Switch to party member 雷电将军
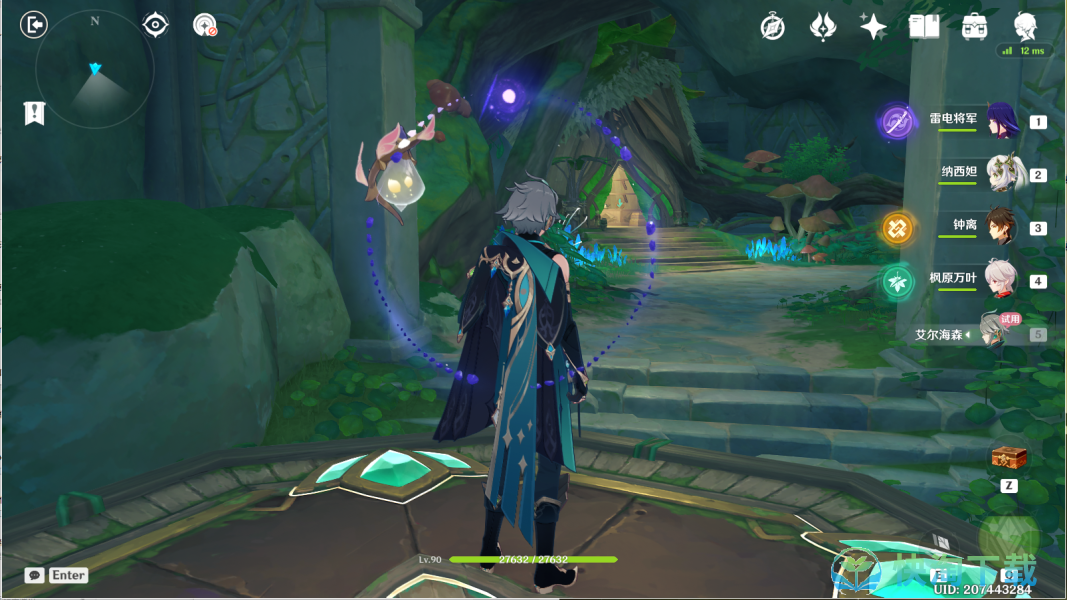 [x=1000, y=121]
